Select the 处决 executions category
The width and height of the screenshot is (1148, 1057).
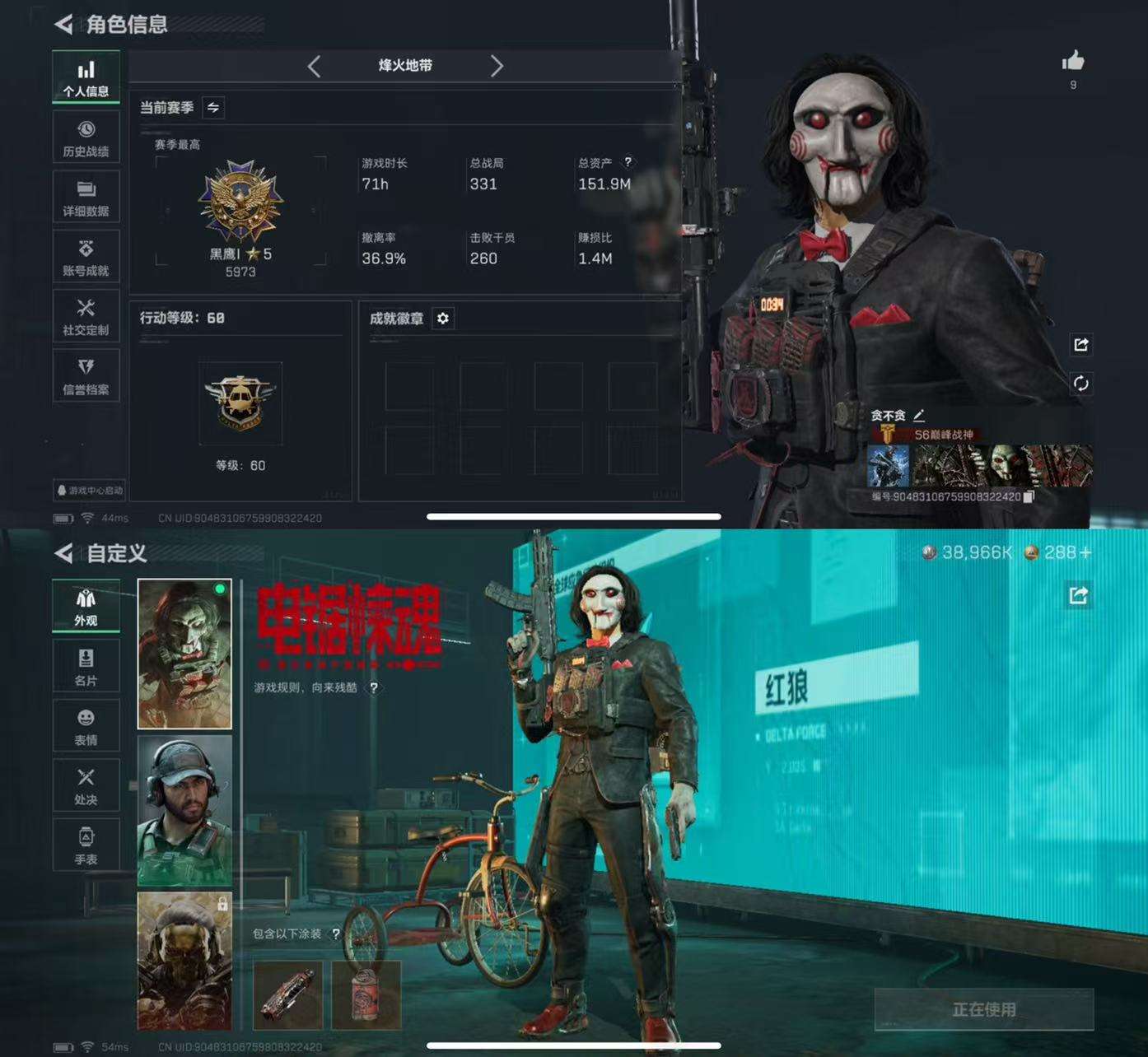coord(86,785)
